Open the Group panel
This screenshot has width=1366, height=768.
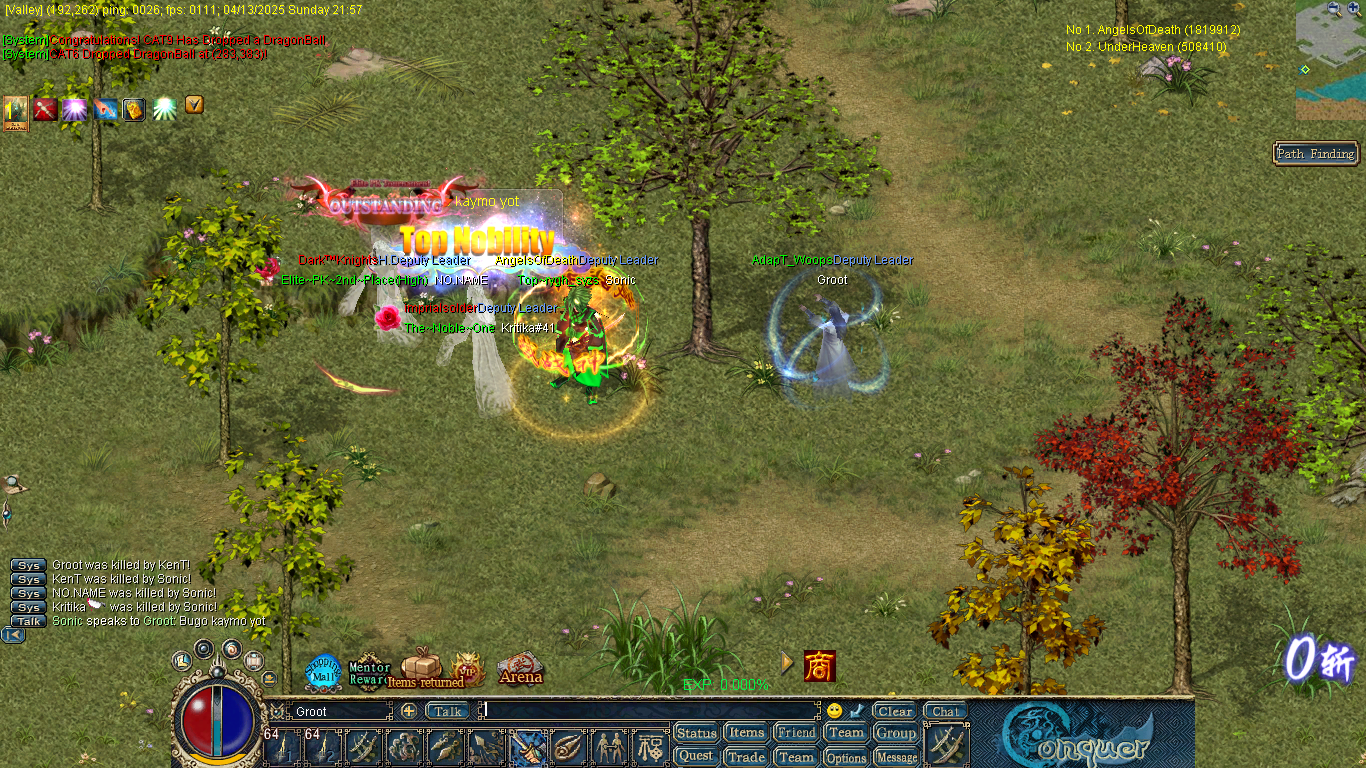coord(896,733)
